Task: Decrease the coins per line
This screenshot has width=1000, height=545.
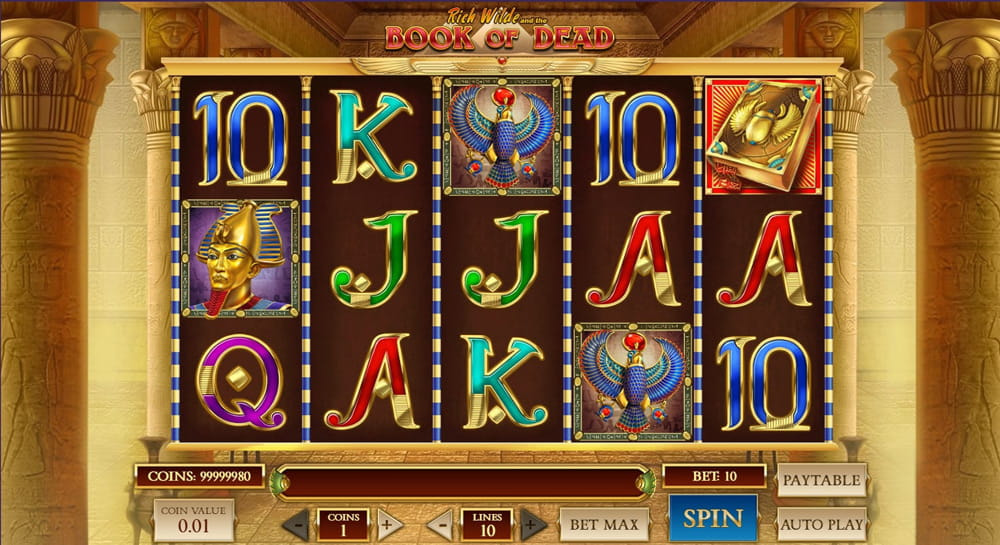Action: (295, 524)
